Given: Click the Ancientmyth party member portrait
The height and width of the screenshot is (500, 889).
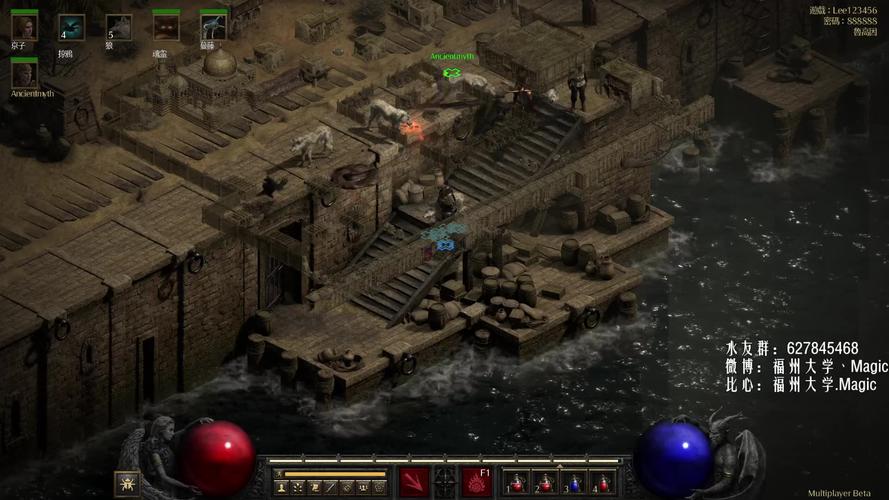Looking at the screenshot, I should pyautogui.click(x=24, y=73).
